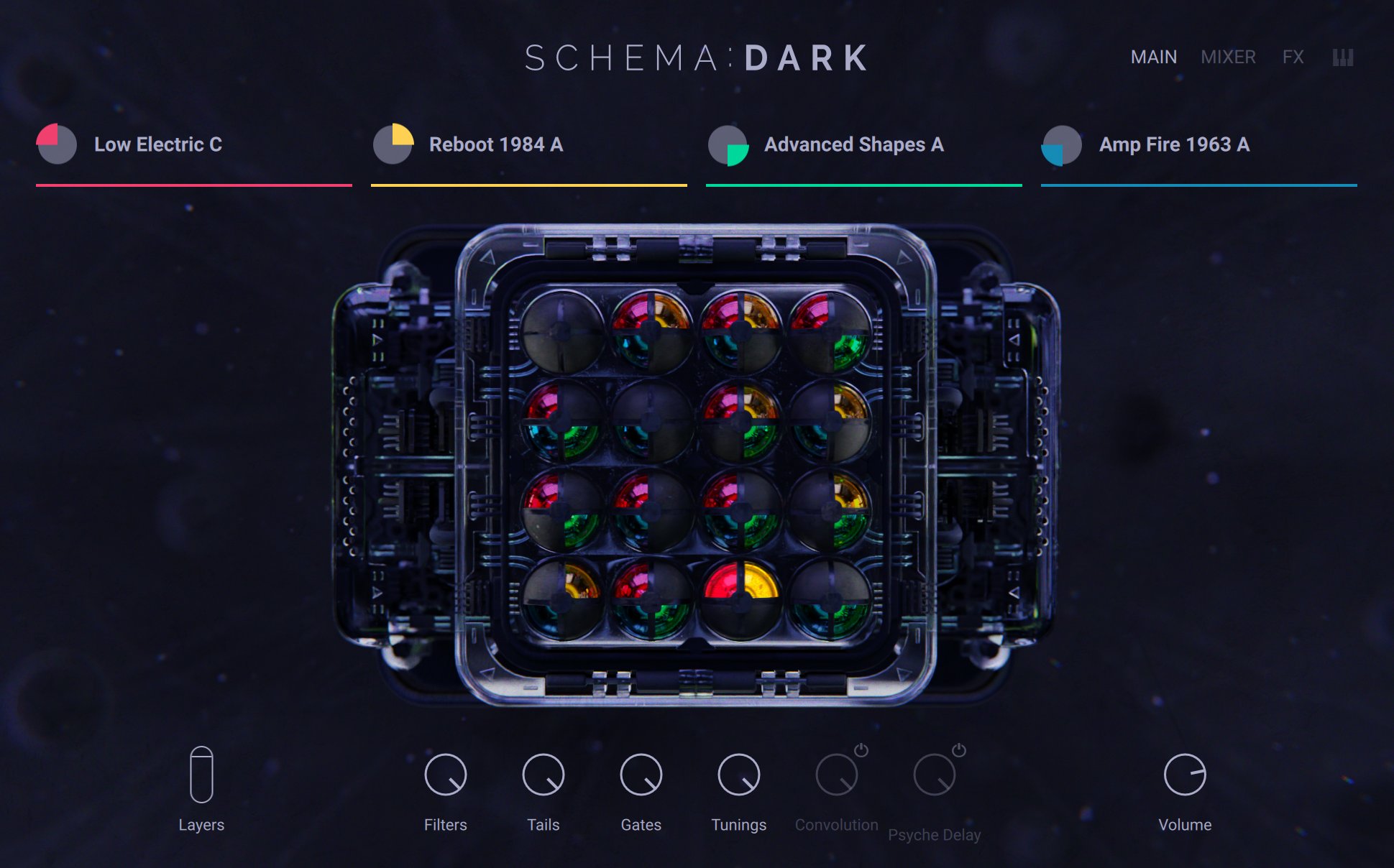The height and width of the screenshot is (868, 1394).
Task: Switch to the MIXER tab
Action: pyautogui.click(x=1228, y=57)
